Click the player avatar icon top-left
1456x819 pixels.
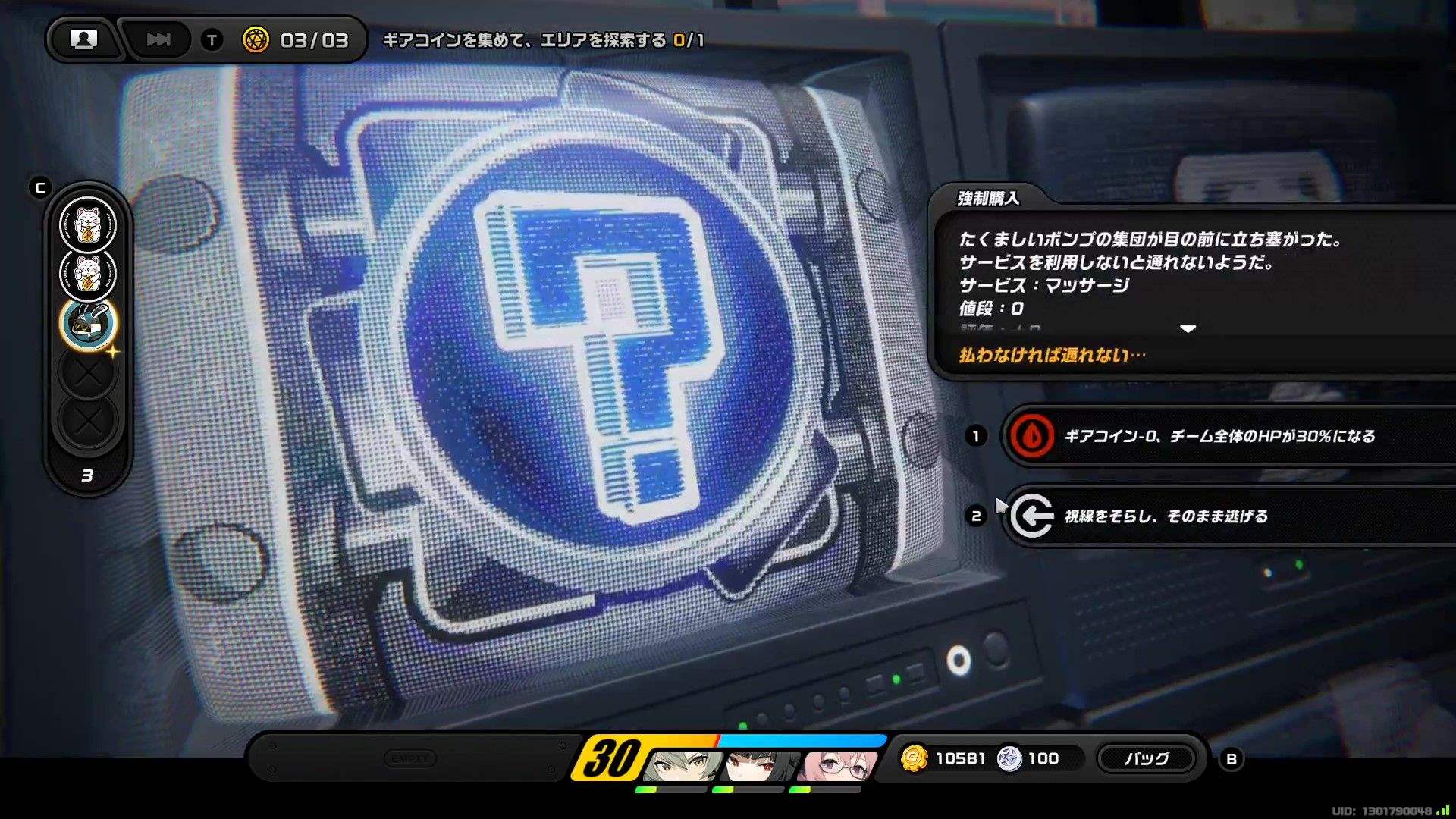point(83,40)
